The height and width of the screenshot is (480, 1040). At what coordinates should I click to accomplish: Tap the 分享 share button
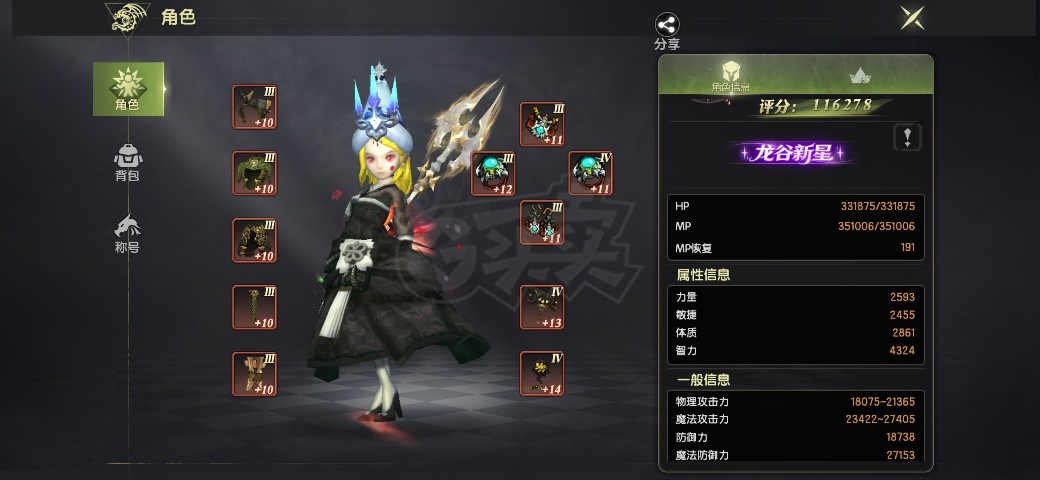coord(667,30)
